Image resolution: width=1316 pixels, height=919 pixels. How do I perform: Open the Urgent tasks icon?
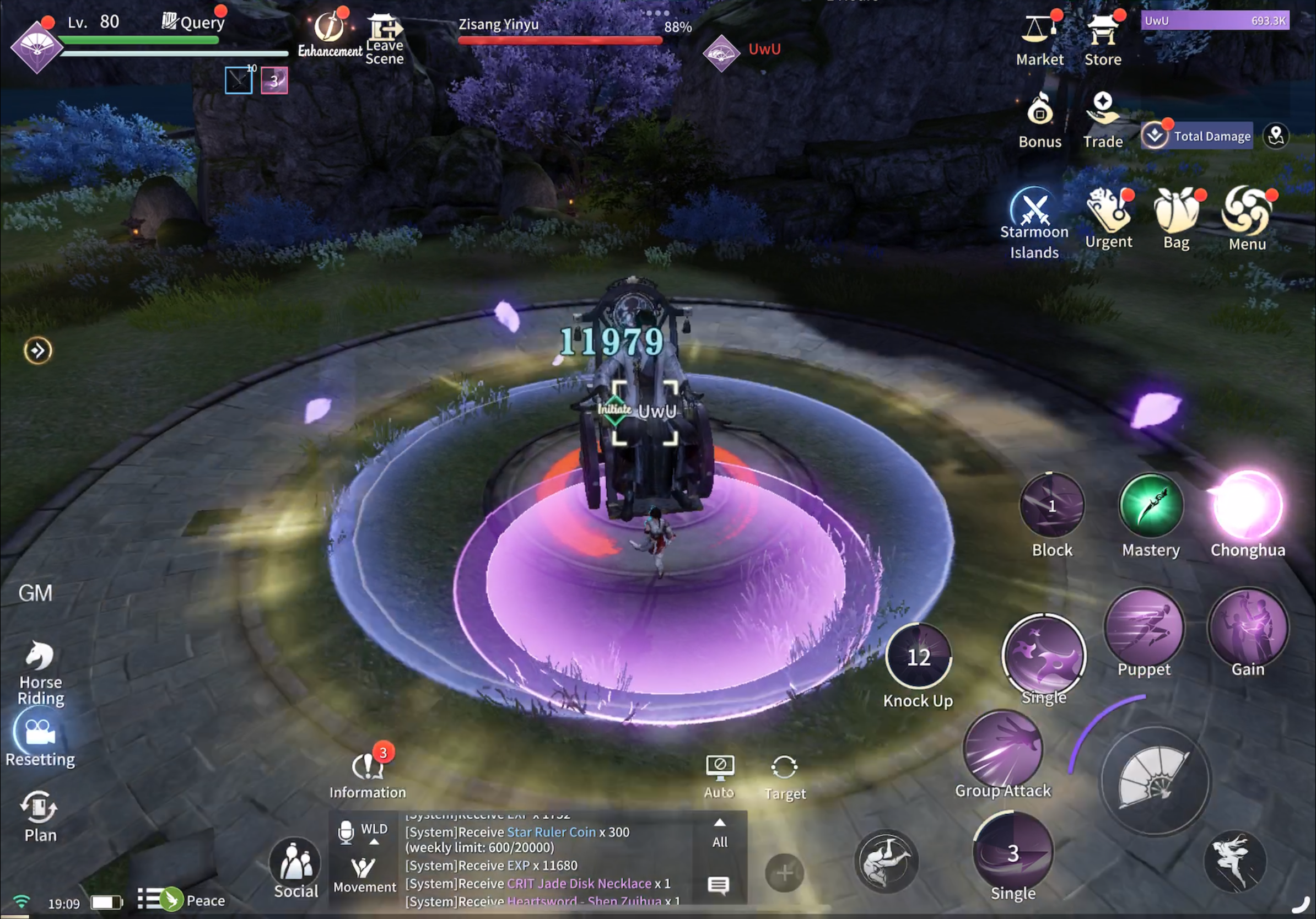tap(1108, 210)
